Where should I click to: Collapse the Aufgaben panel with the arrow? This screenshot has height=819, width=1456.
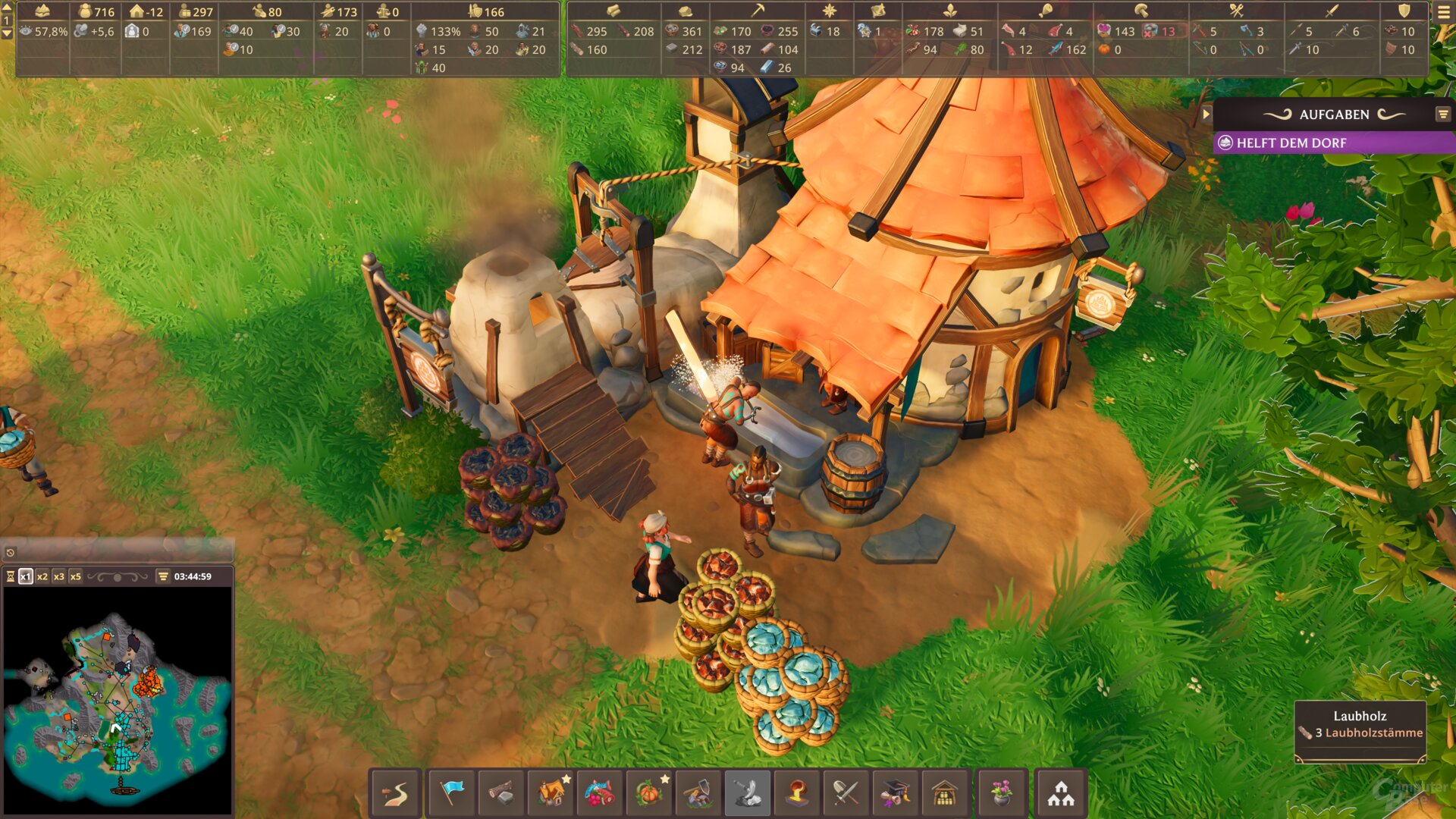pos(1206,115)
